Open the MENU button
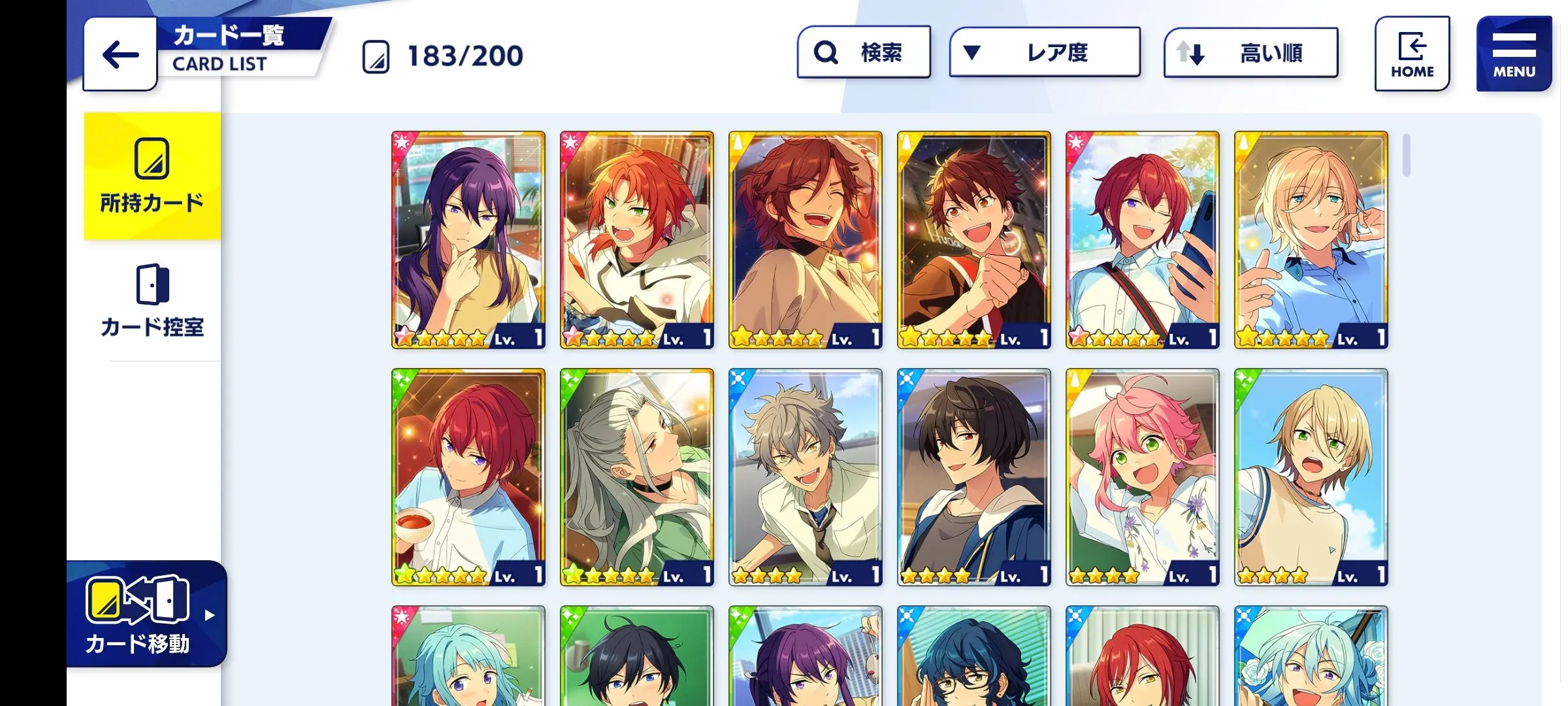 (x=1514, y=54)
